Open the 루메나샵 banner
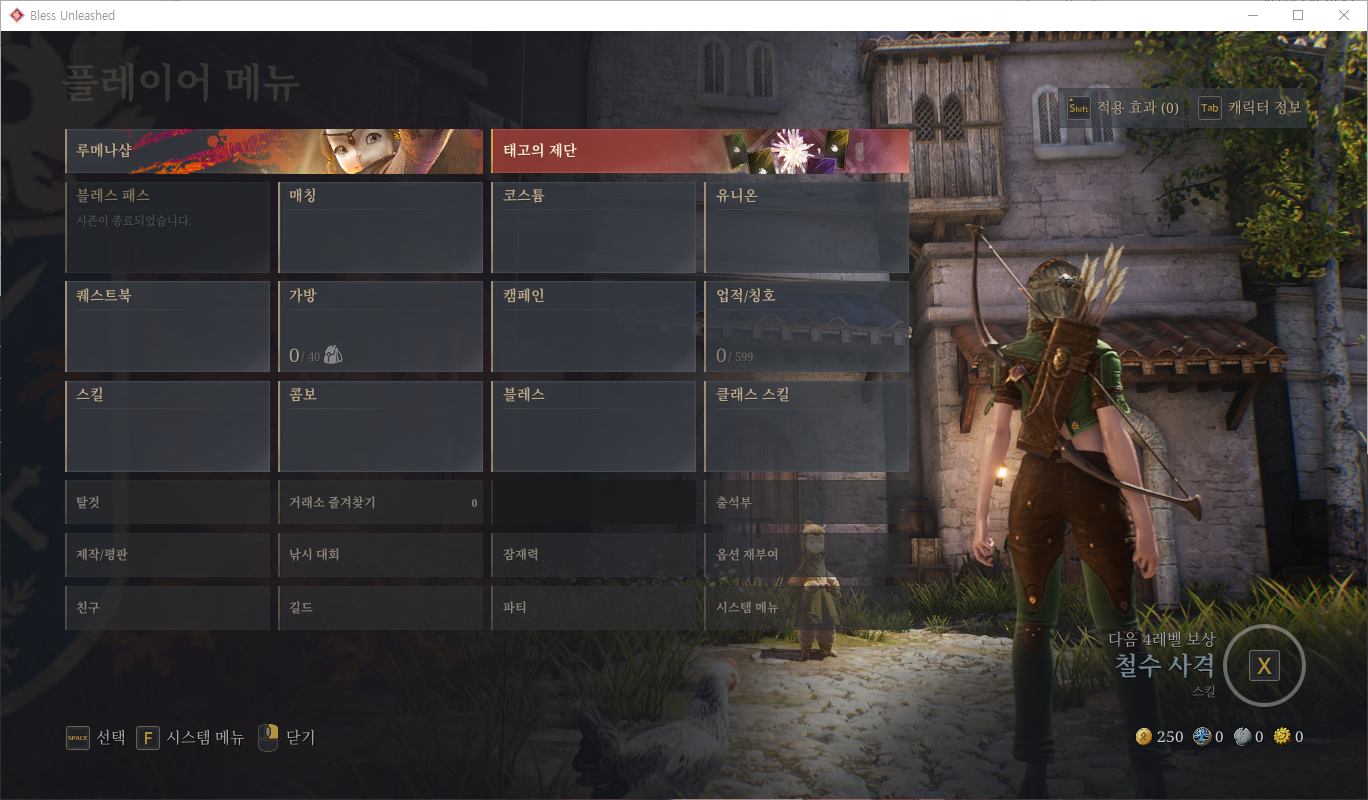This screenshot has height=800, width=1368. coord(273,152)
